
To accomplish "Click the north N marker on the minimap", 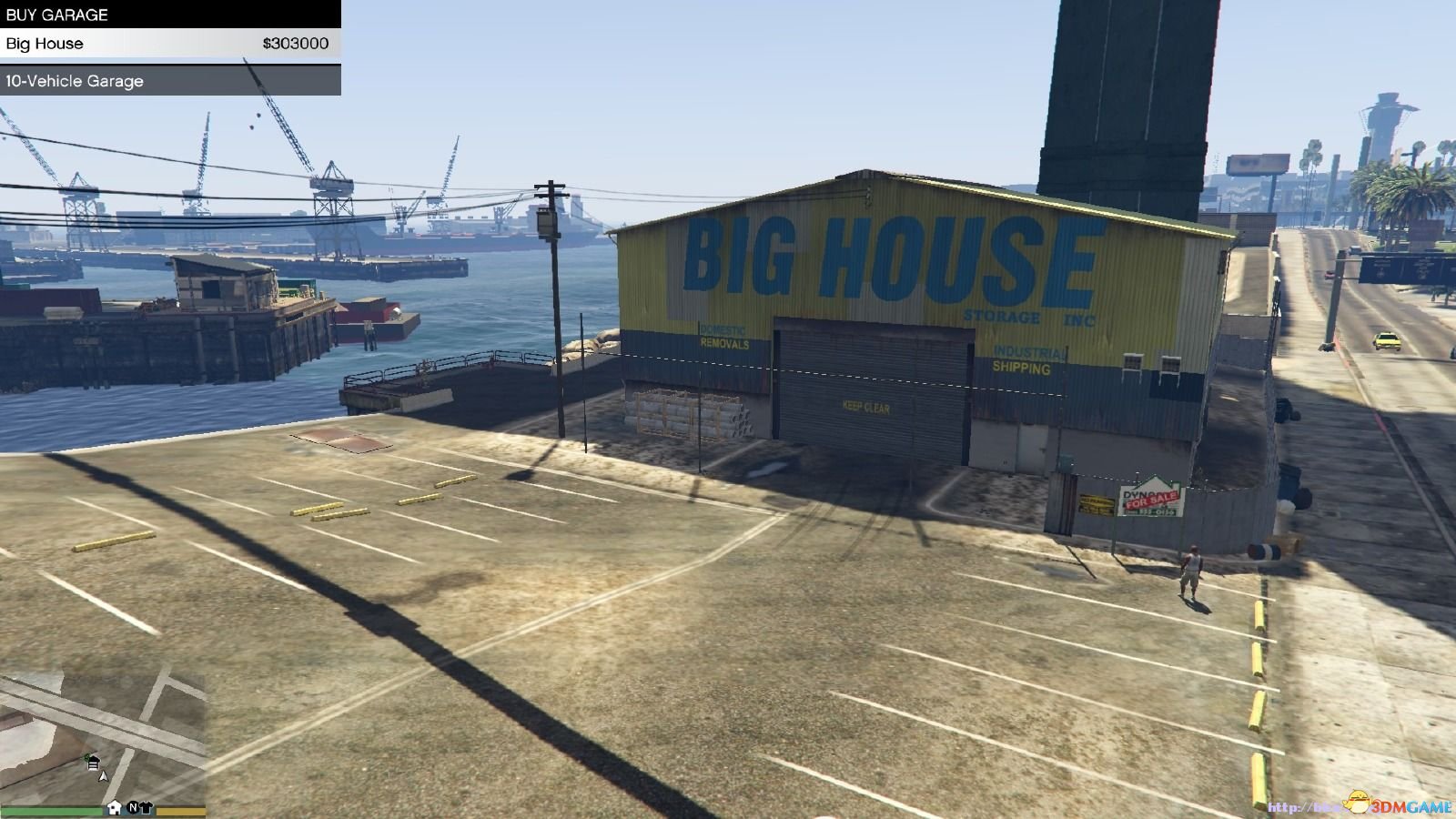I will [132, 807].
